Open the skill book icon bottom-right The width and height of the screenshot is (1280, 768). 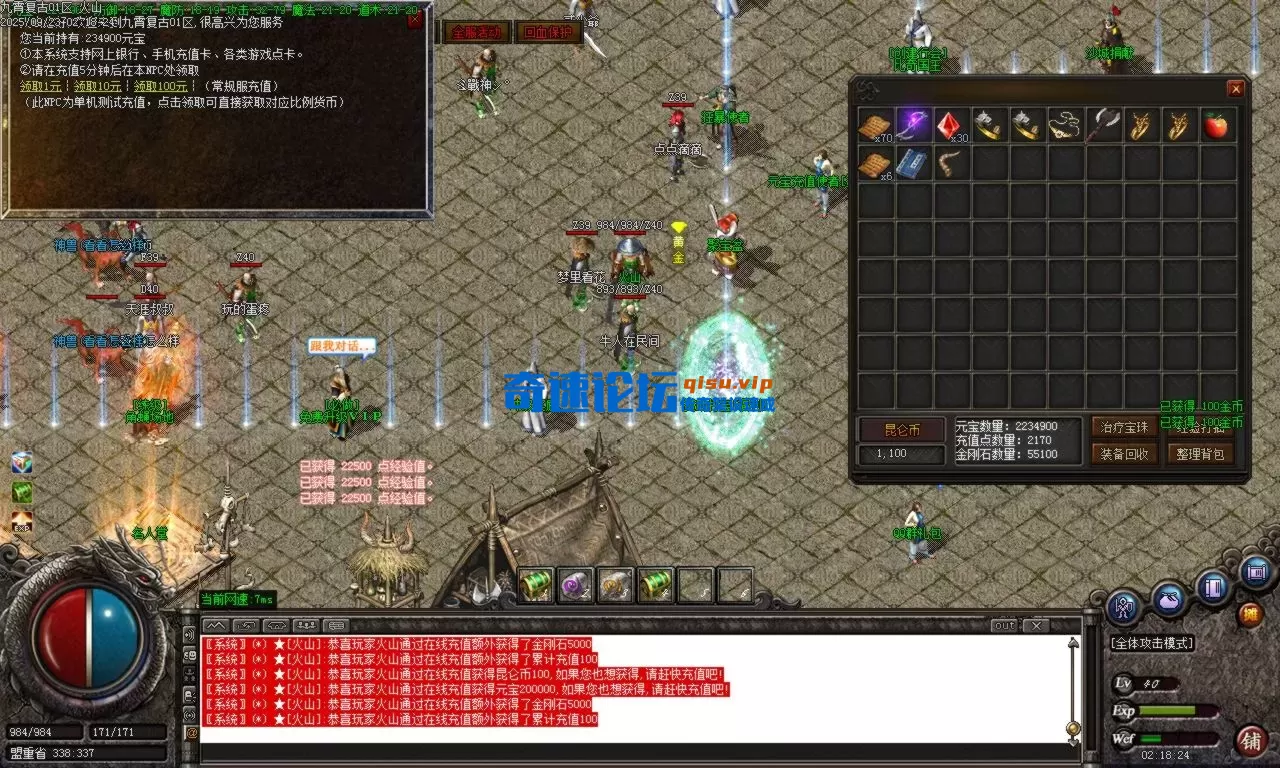(x=1213, y=588)
